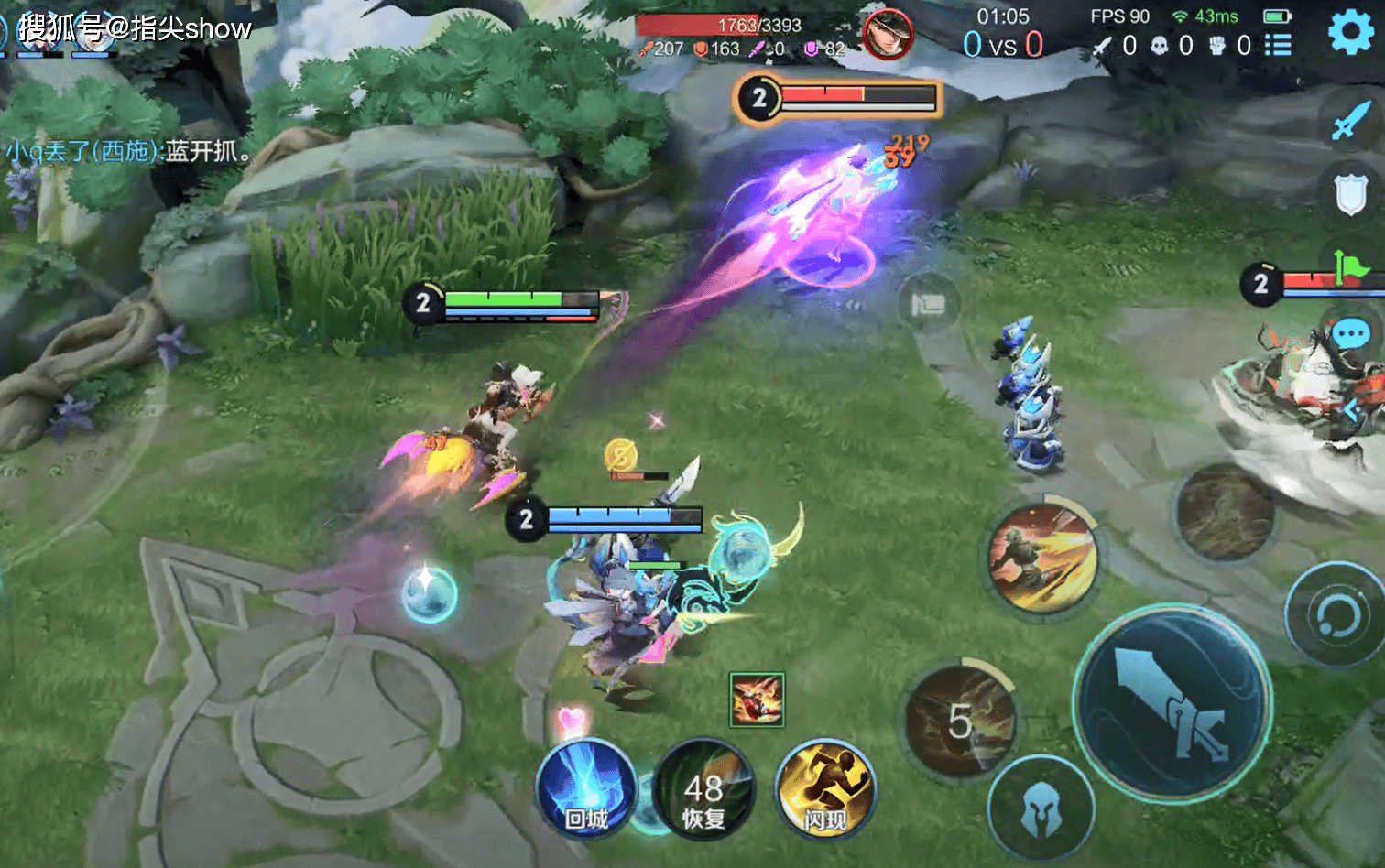
Task: Activate the skill showing cooldown 5
Action: 960,722
